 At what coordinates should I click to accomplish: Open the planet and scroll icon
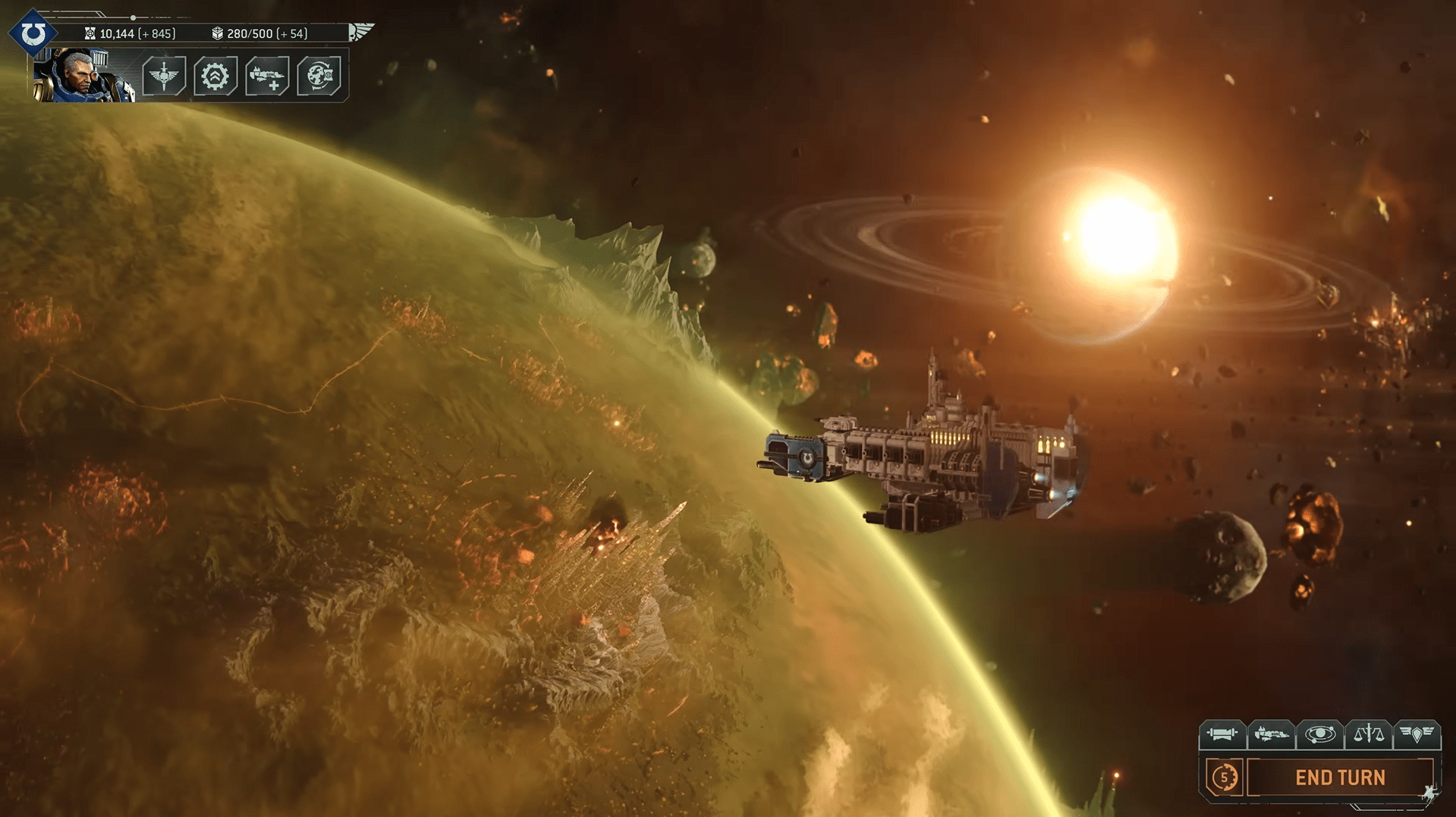coord(319,76)
